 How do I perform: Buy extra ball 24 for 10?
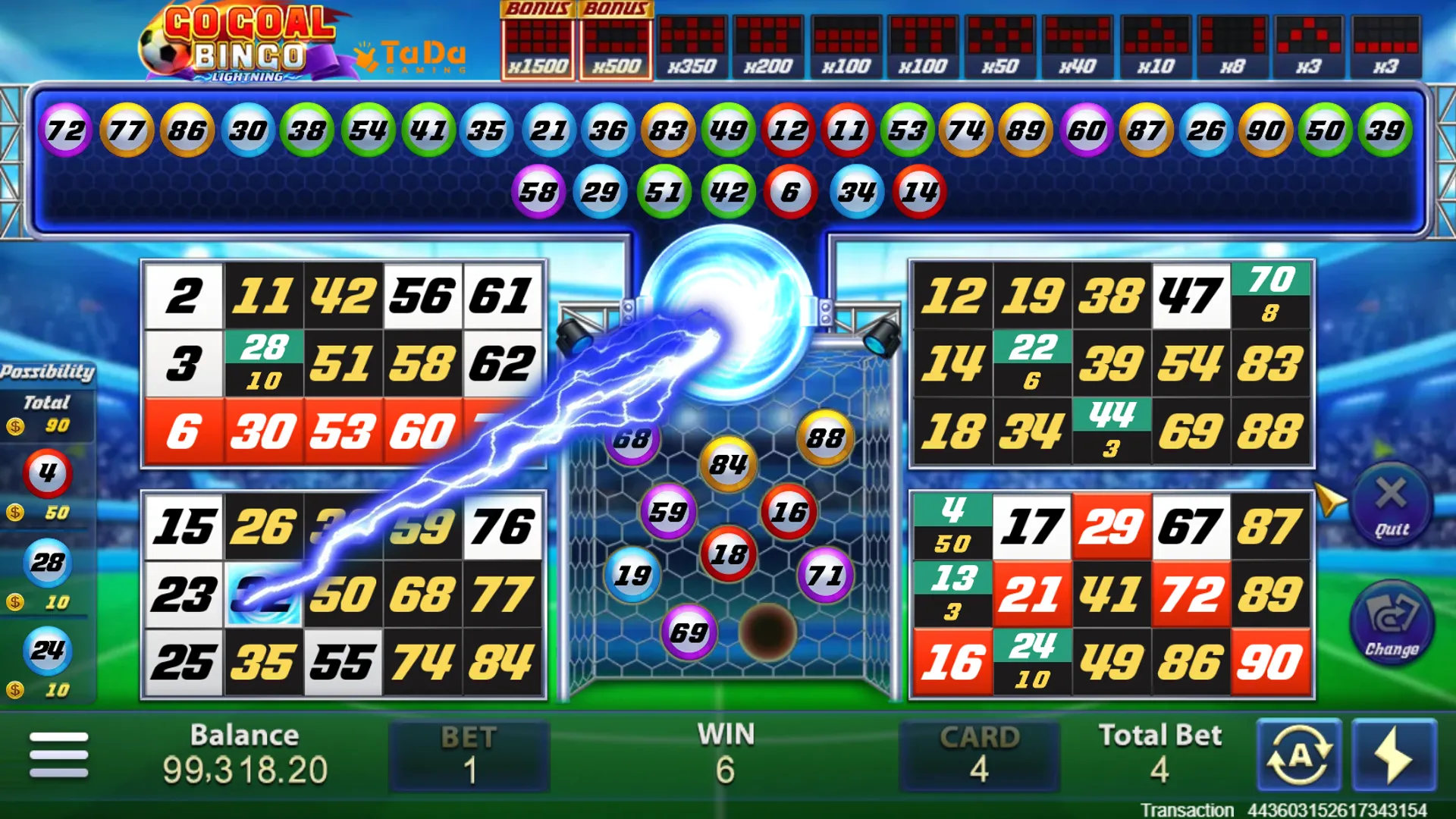pos(47,651)
